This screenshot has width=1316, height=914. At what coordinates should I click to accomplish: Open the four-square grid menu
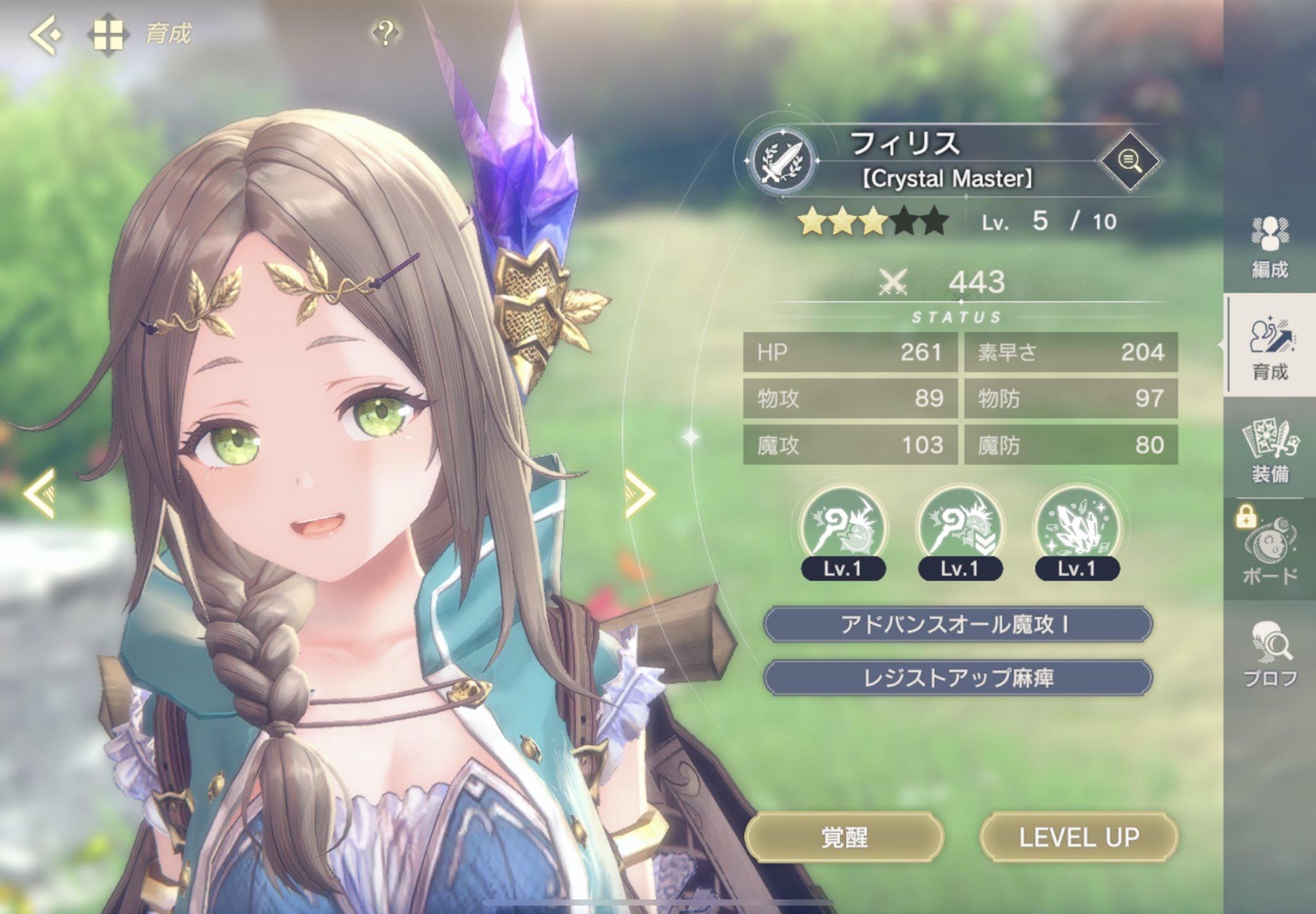[107, 33]
